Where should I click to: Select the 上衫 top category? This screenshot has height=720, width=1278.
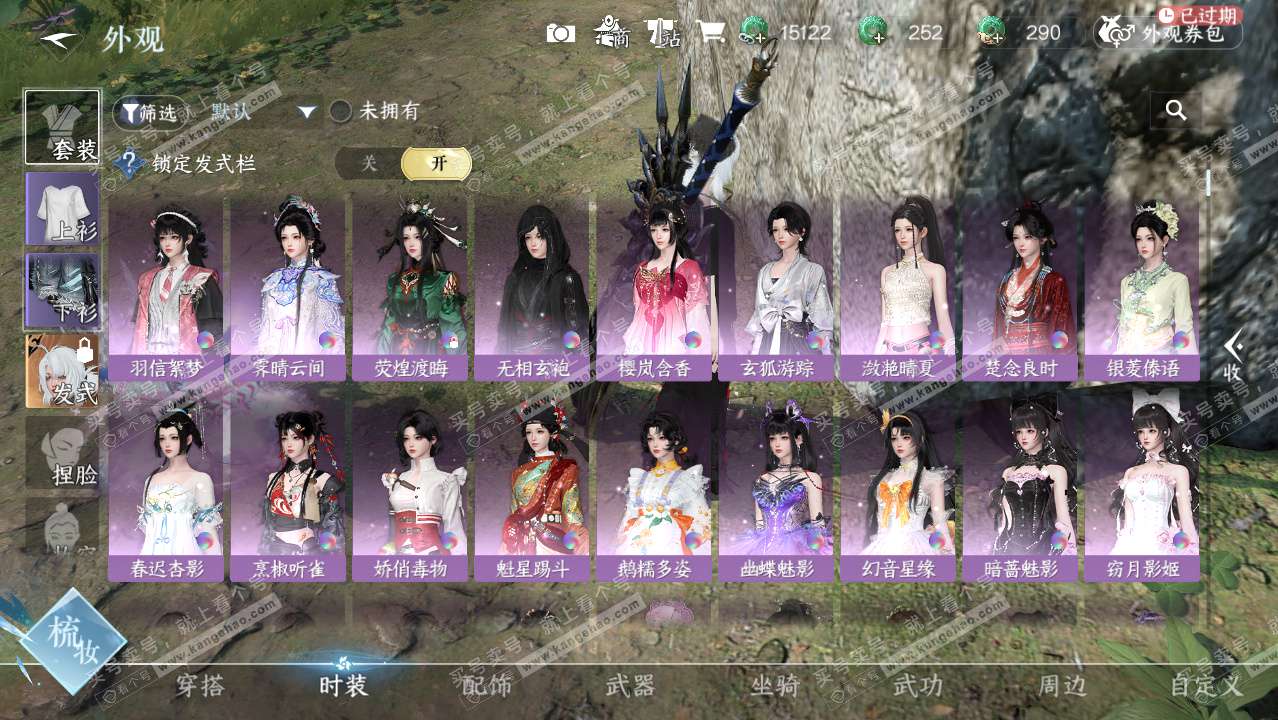coord(62,209)
